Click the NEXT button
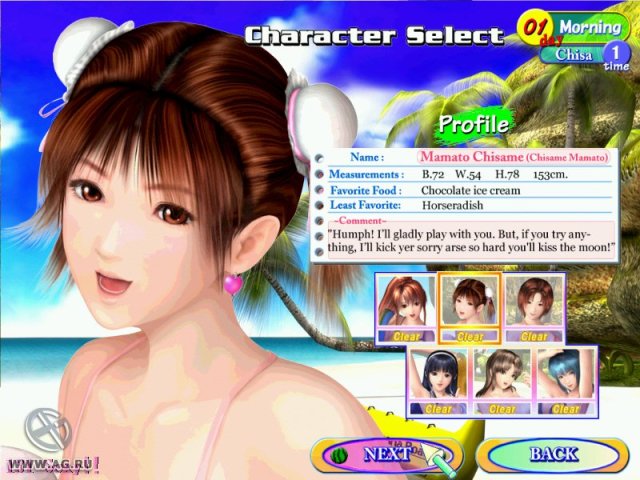The width and height of the screenshot is (640, 480). pyautogui.click(x=387, y=453)
